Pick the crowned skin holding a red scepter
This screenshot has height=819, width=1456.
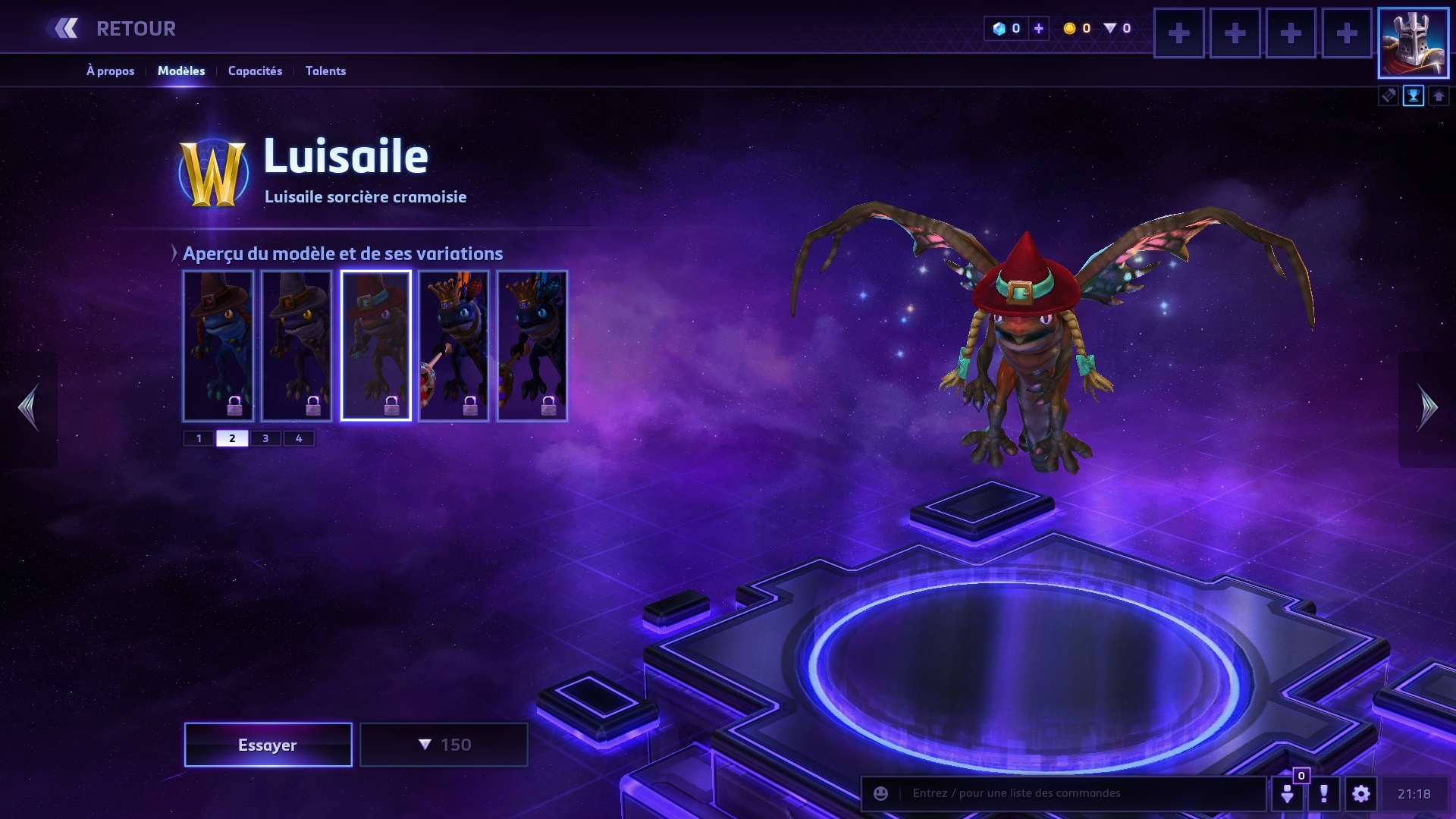pyautogui.click(x=453, y=345)
